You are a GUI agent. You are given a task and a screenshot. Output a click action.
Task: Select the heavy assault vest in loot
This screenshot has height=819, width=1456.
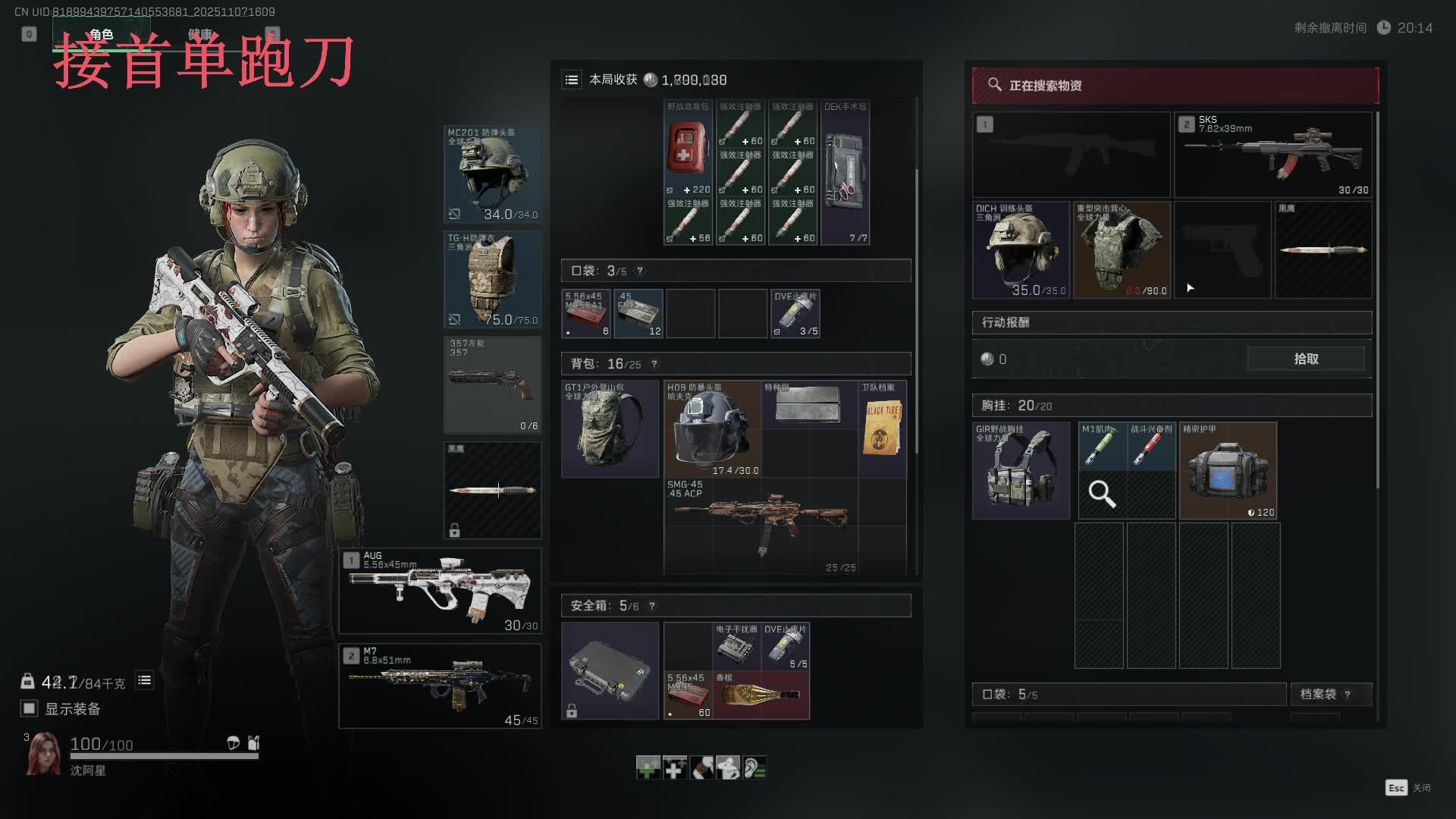(1122, 249)
